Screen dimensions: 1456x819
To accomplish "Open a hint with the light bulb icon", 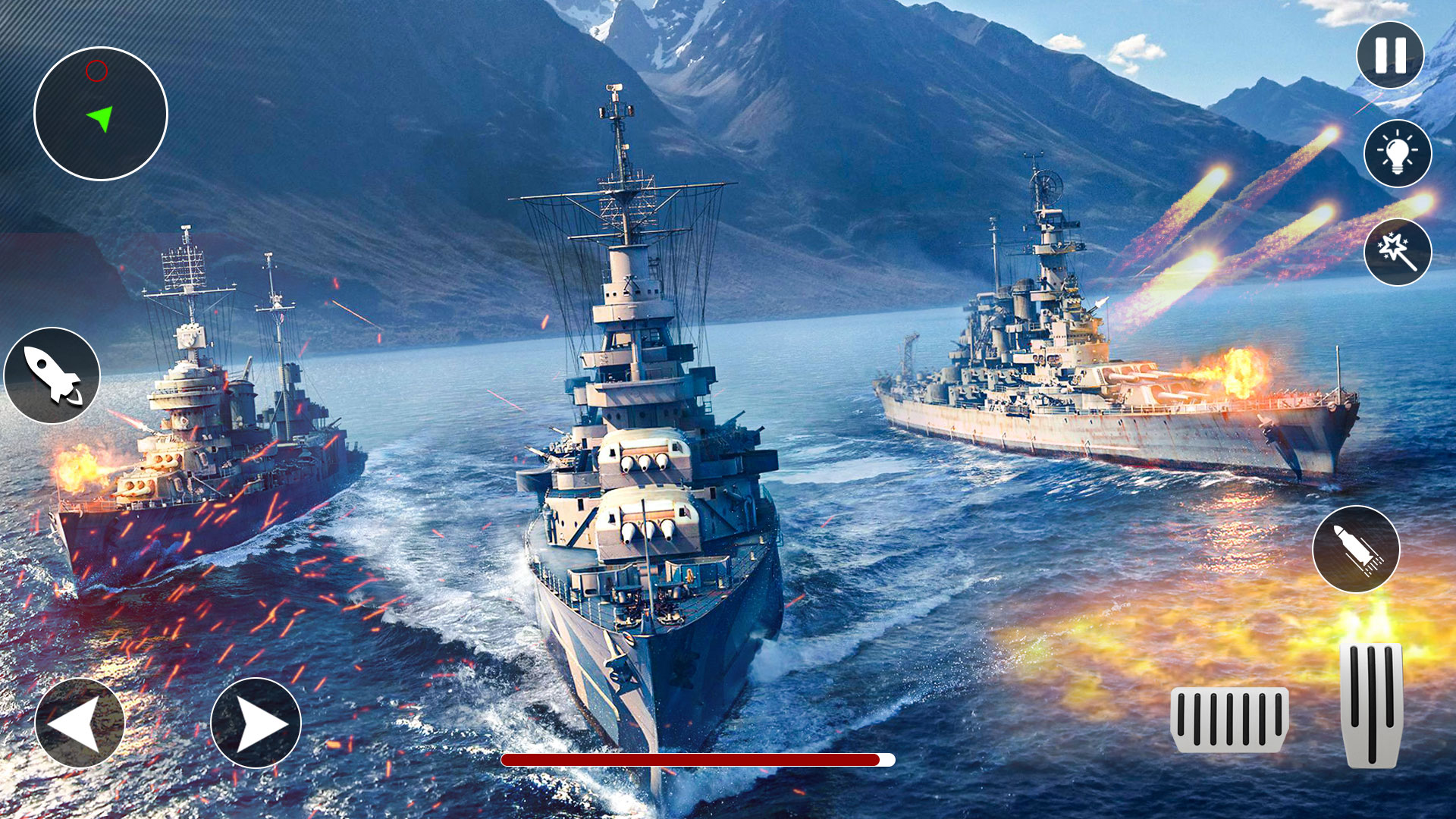I will [1398, 152].
